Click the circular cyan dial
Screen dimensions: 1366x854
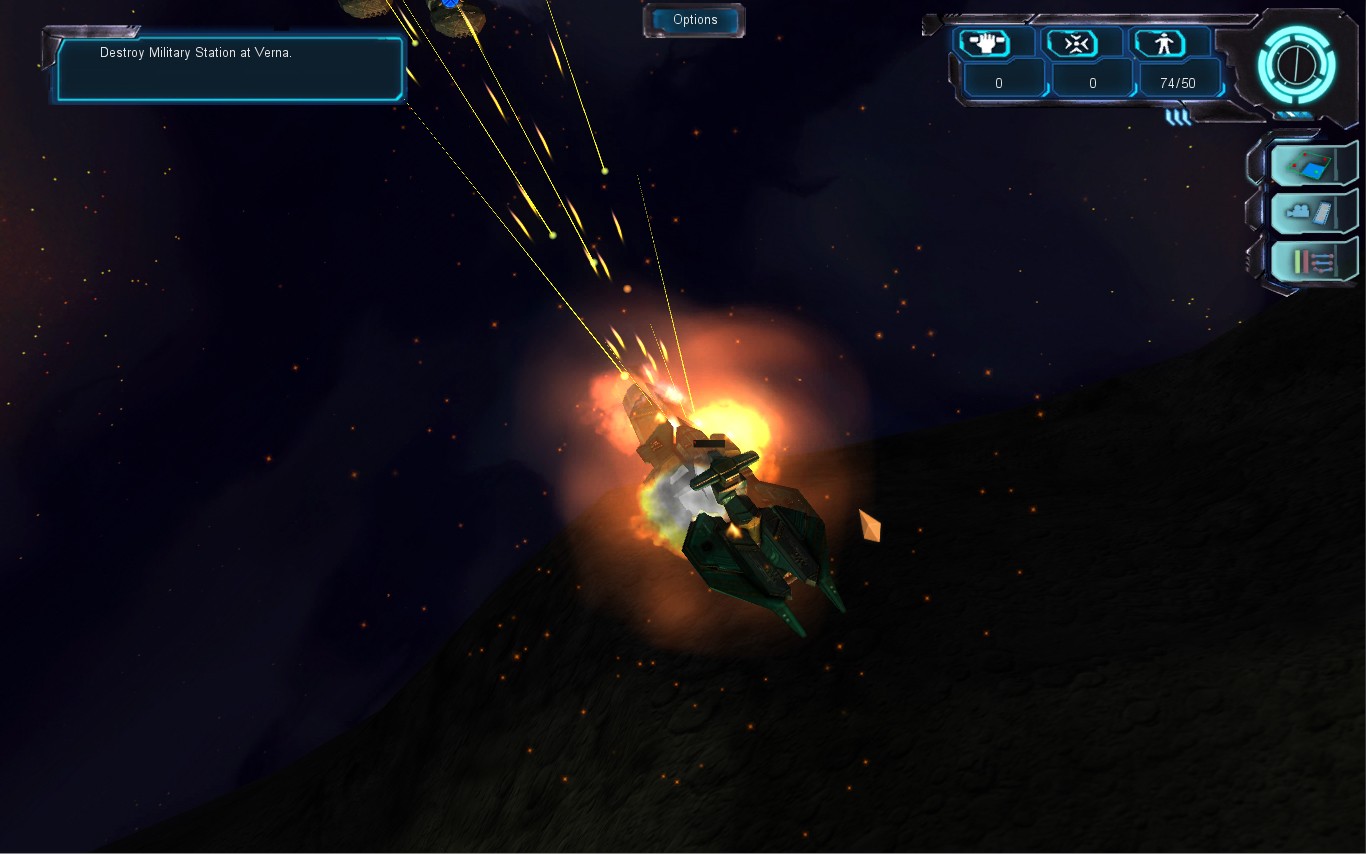point(1296,65)
